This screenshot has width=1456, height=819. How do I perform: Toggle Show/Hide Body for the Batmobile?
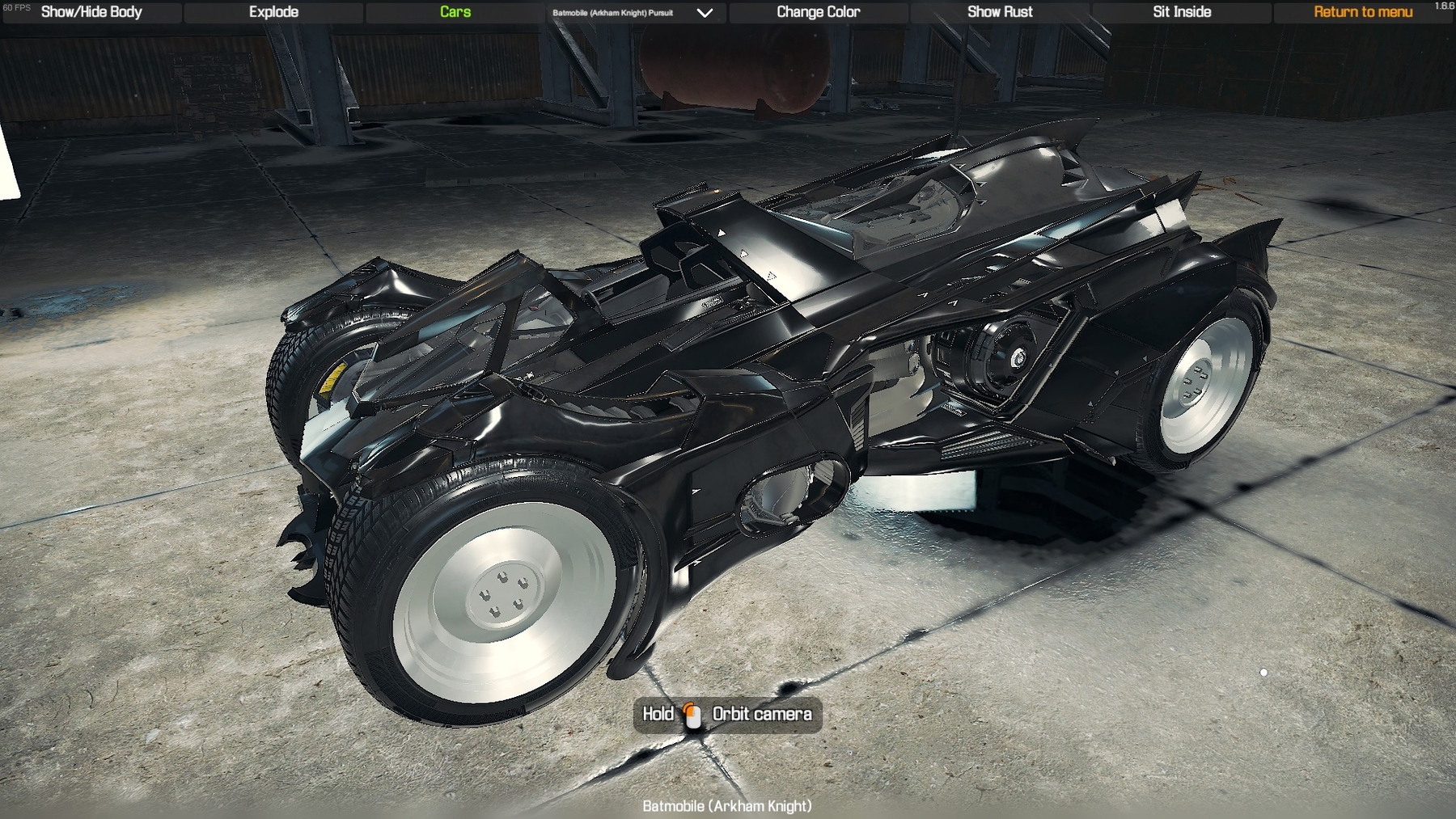[x=91, y=12]
